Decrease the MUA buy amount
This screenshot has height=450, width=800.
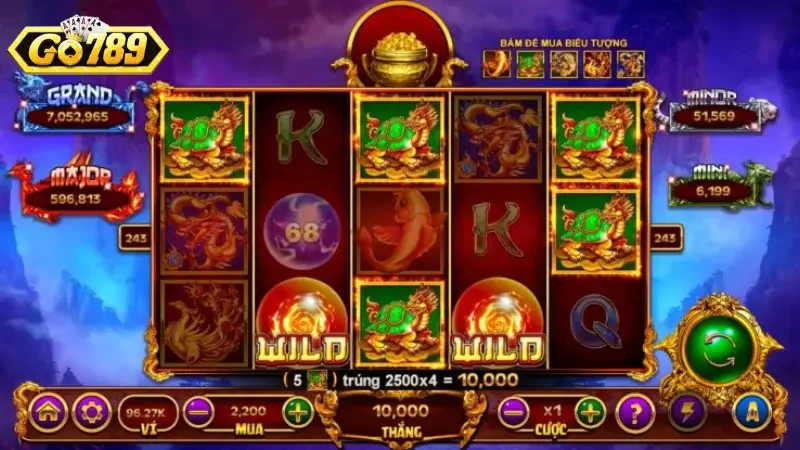[x=198, y=412]
